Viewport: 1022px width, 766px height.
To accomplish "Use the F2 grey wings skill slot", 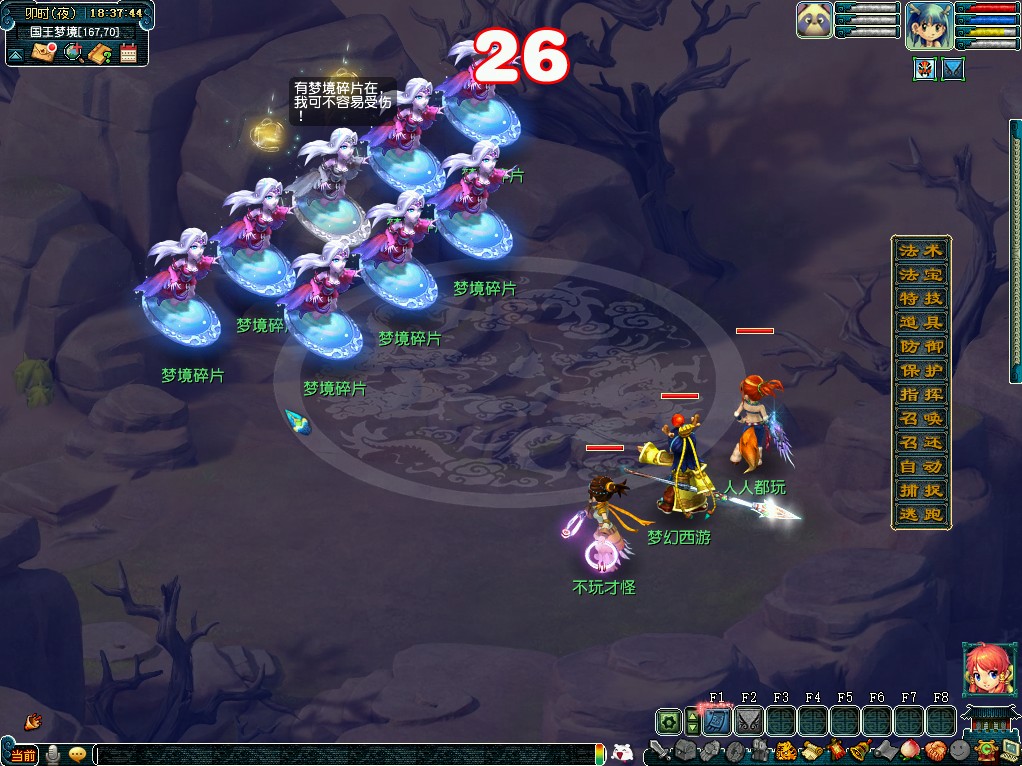I will [x=748, y=720].
